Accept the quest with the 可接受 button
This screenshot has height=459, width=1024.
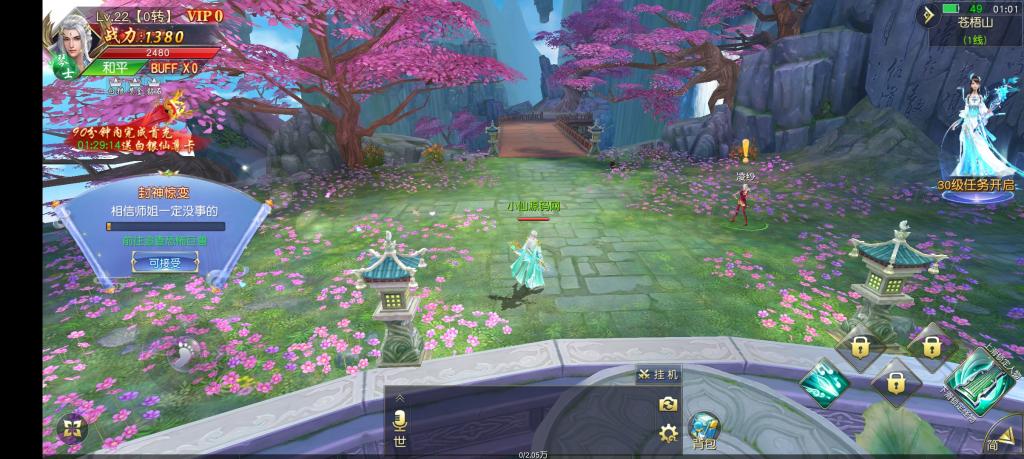click(x=165, y=262)
